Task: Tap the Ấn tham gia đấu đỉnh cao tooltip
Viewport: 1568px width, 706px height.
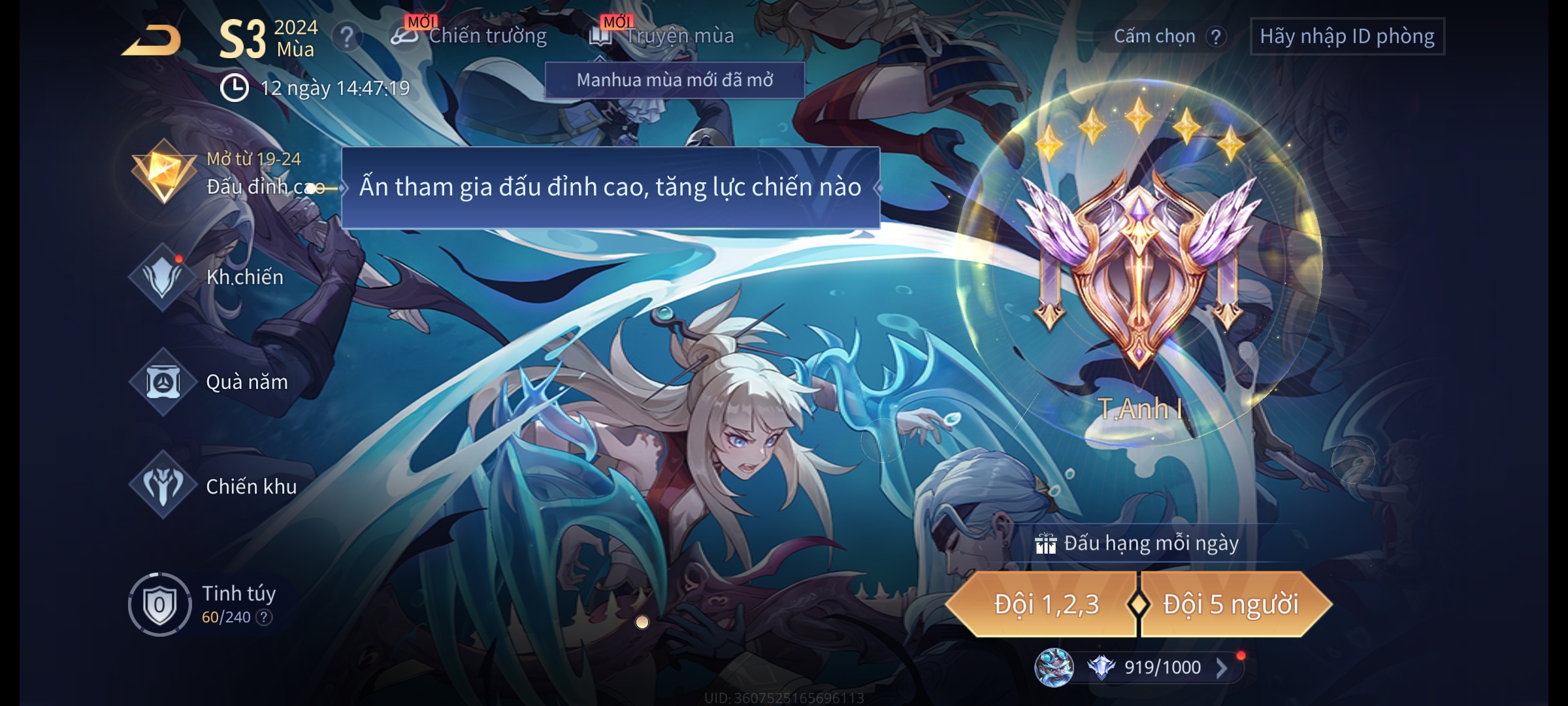Action: (610, 188)
